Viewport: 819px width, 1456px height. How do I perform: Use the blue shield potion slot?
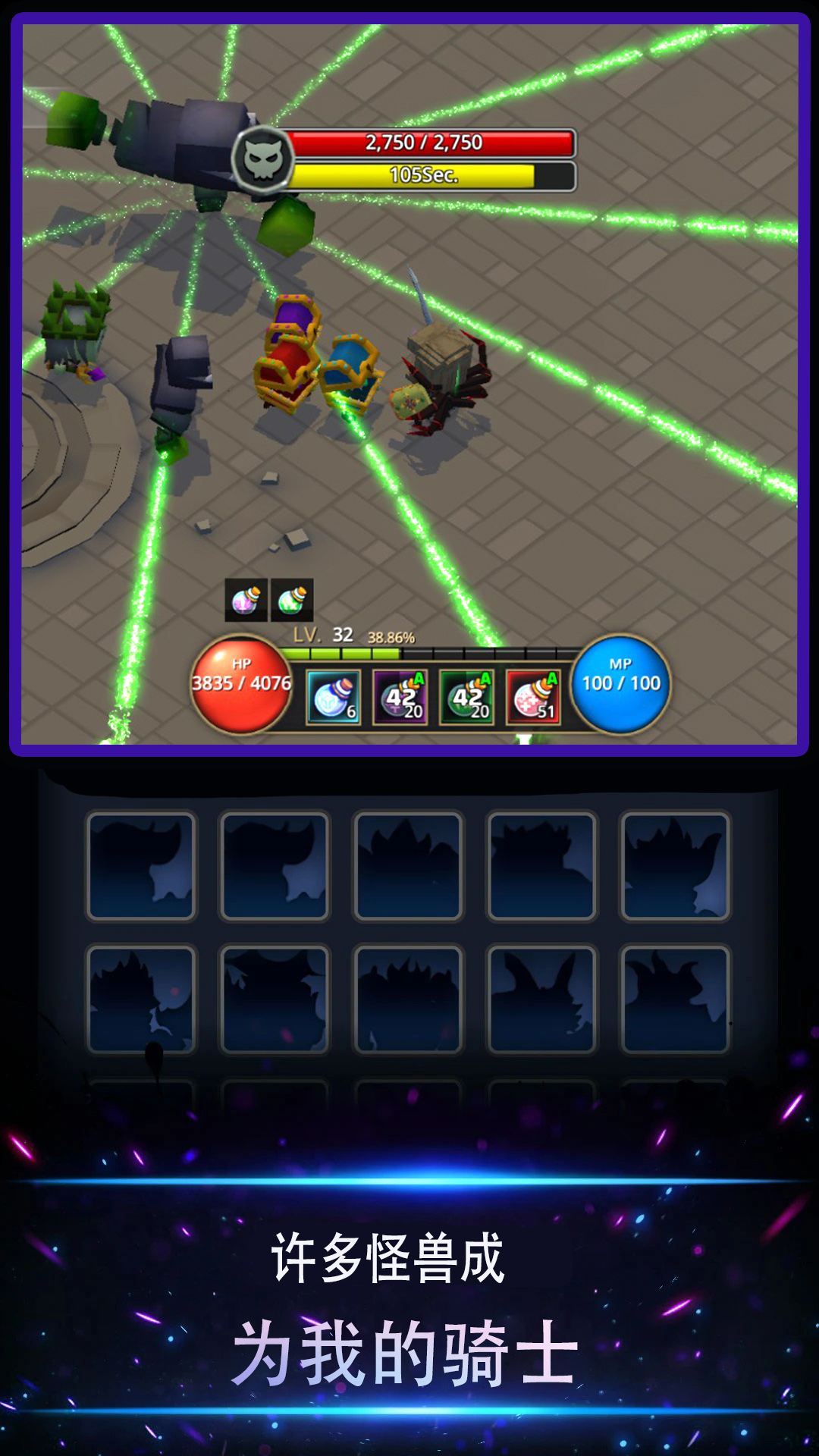click(333, 697)
